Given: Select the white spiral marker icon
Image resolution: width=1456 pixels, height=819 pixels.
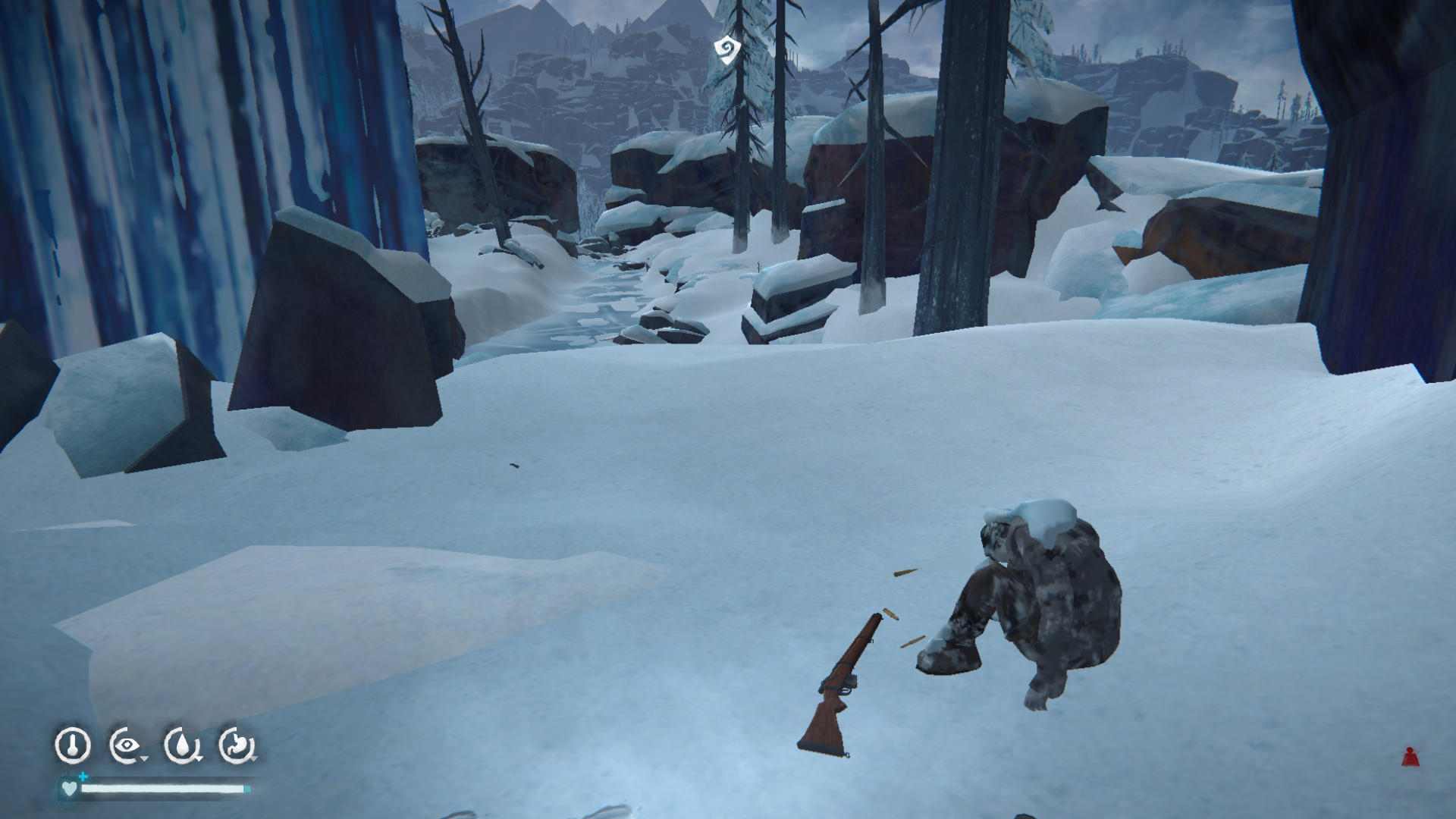Looking at the screenshot, I should (726, 50).
